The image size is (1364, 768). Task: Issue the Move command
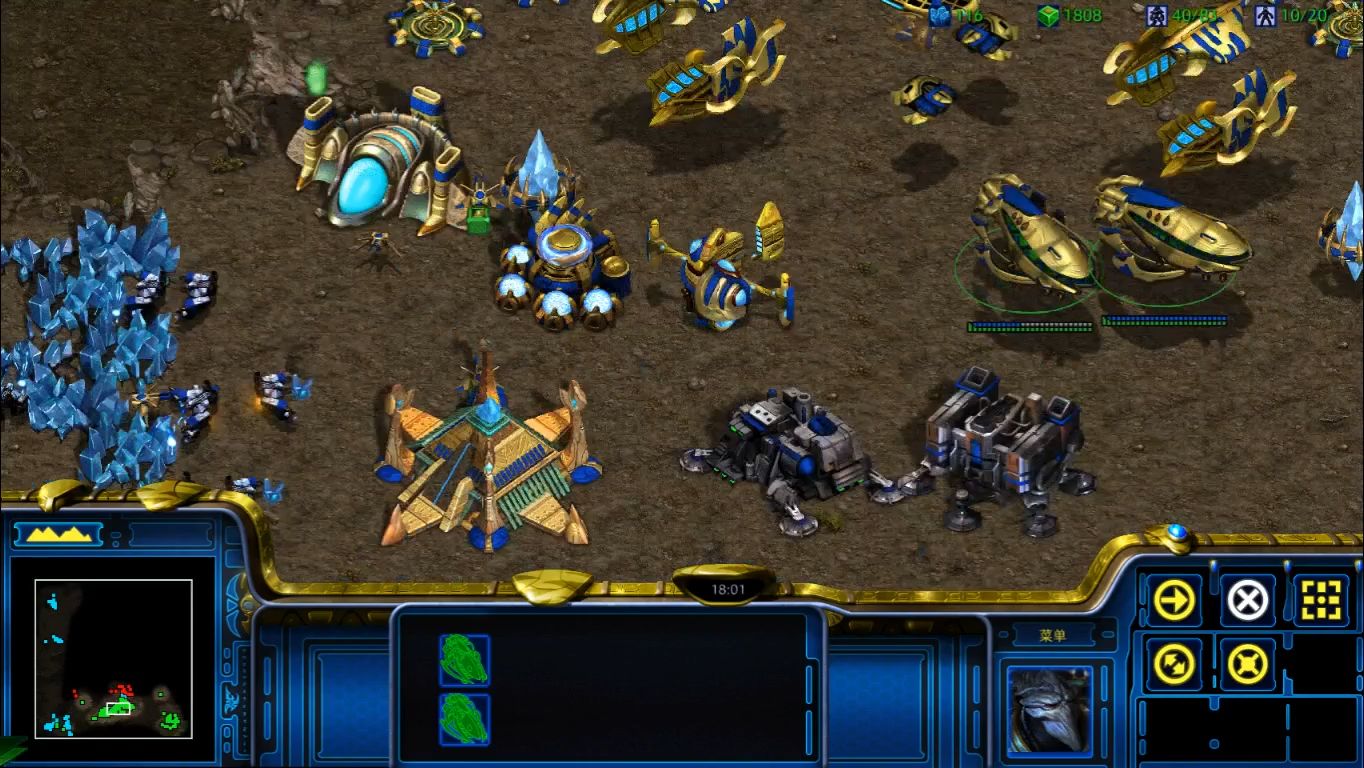pyautogui.click(x=1174, y=600)
